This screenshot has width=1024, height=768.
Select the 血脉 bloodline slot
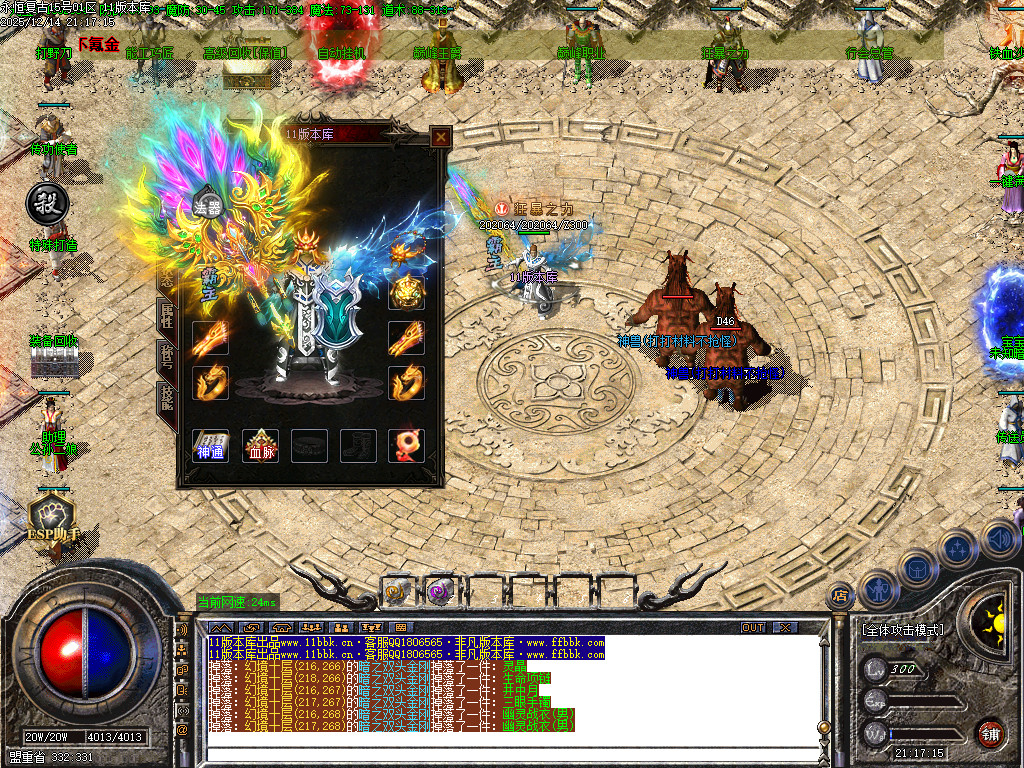pyautogui.click(x=261, y=446)
